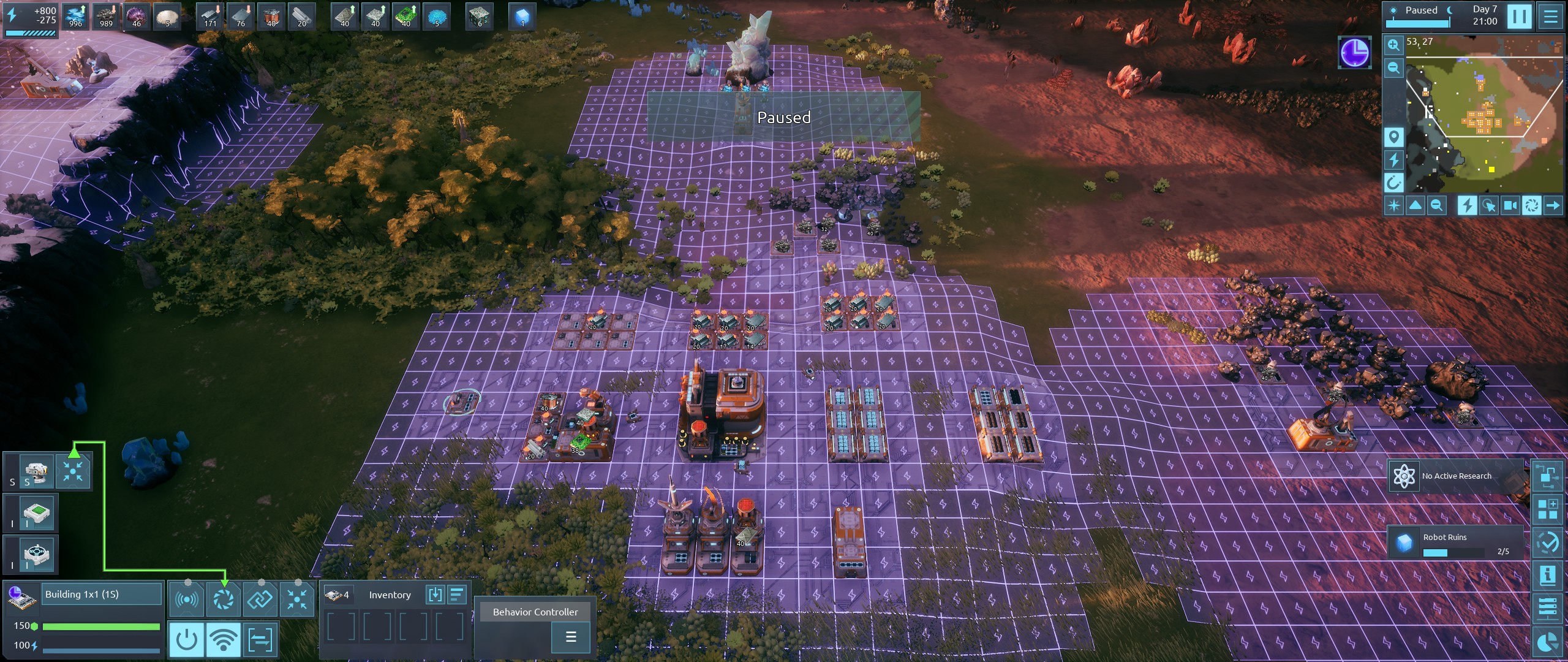Select the chain link component slot
This screenshot has width=1568, height=662.
click(x=260, y=599)
